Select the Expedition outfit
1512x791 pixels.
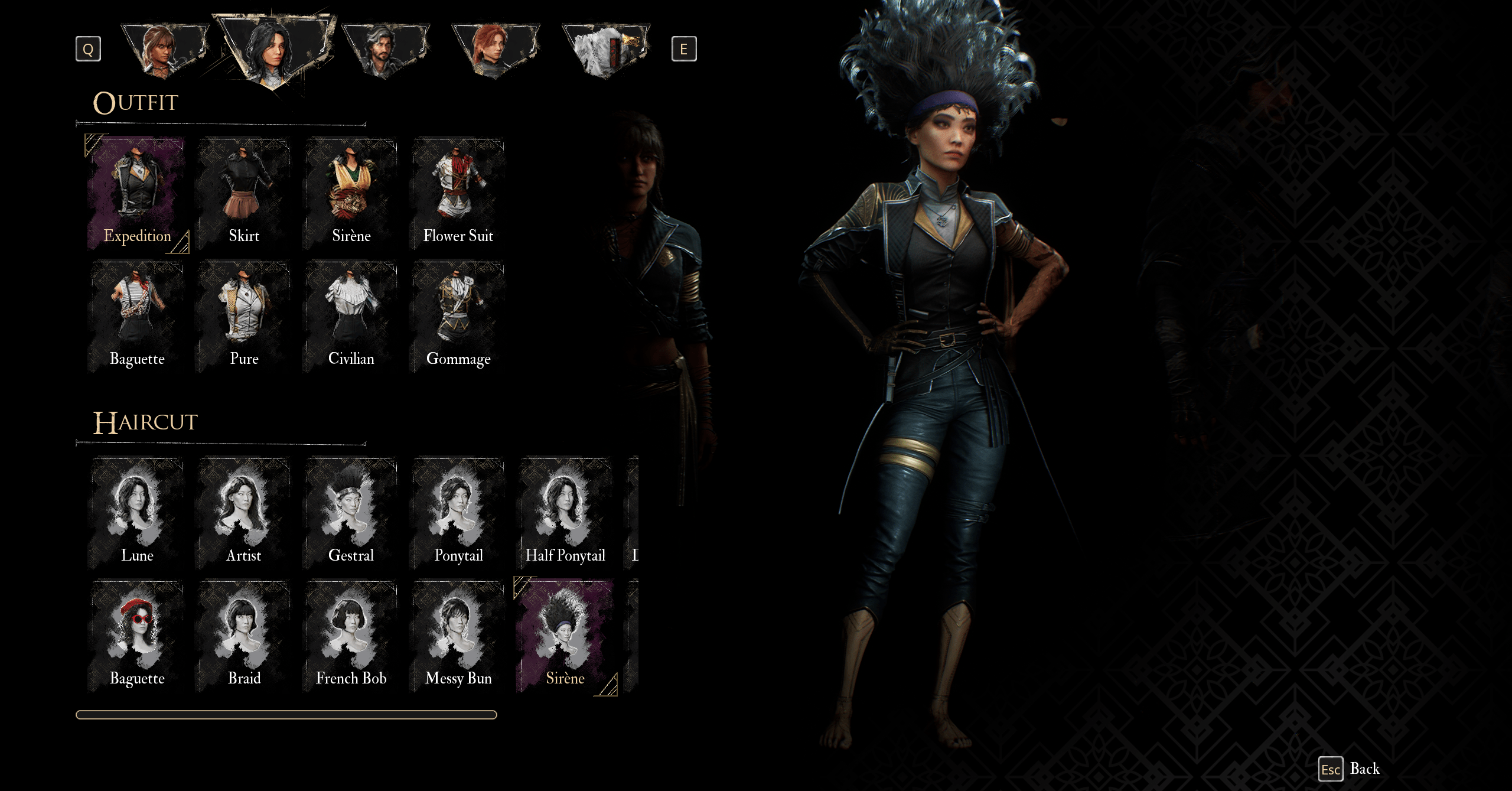coord(137,193)
